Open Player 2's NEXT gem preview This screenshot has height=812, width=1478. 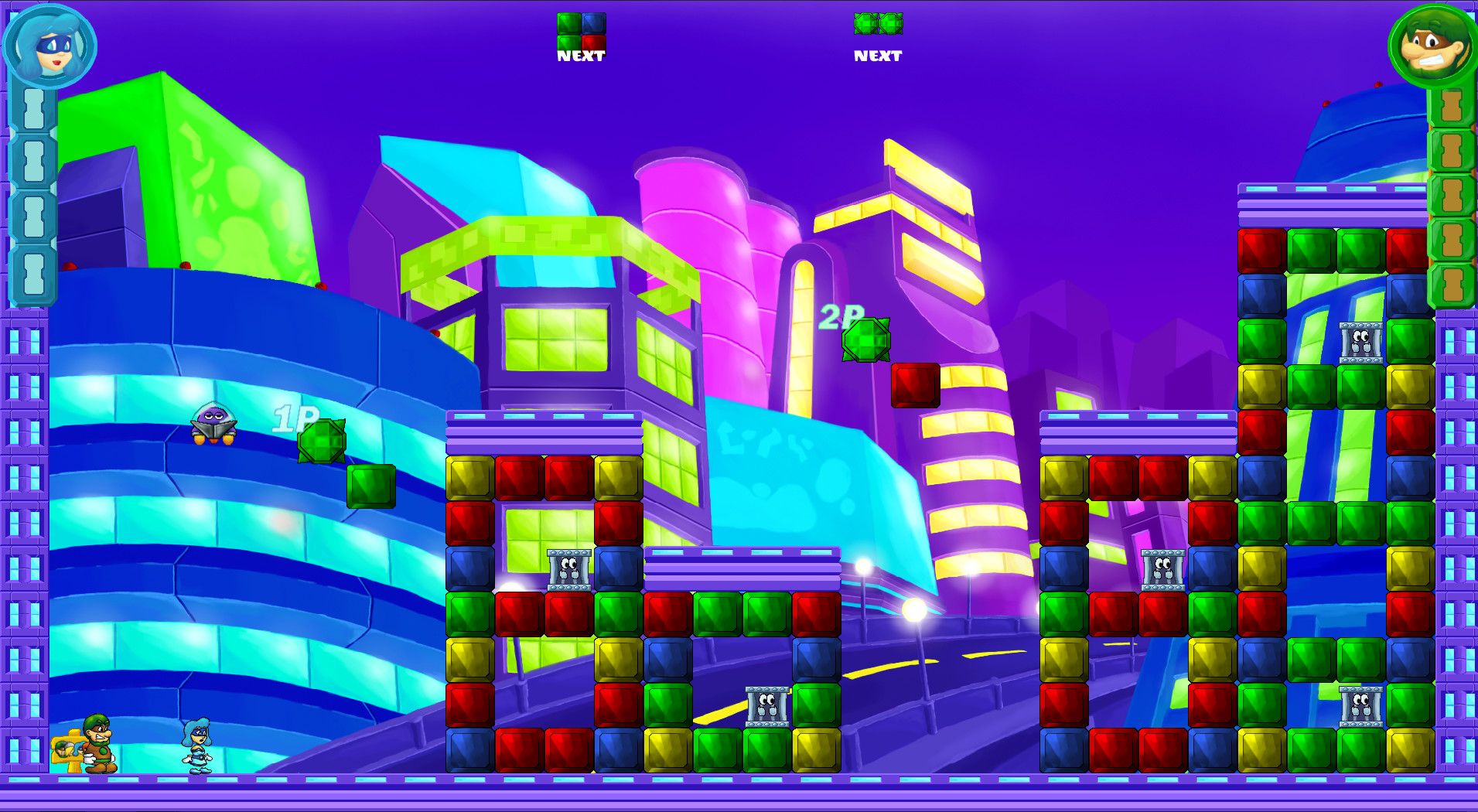tap(878, 24)
